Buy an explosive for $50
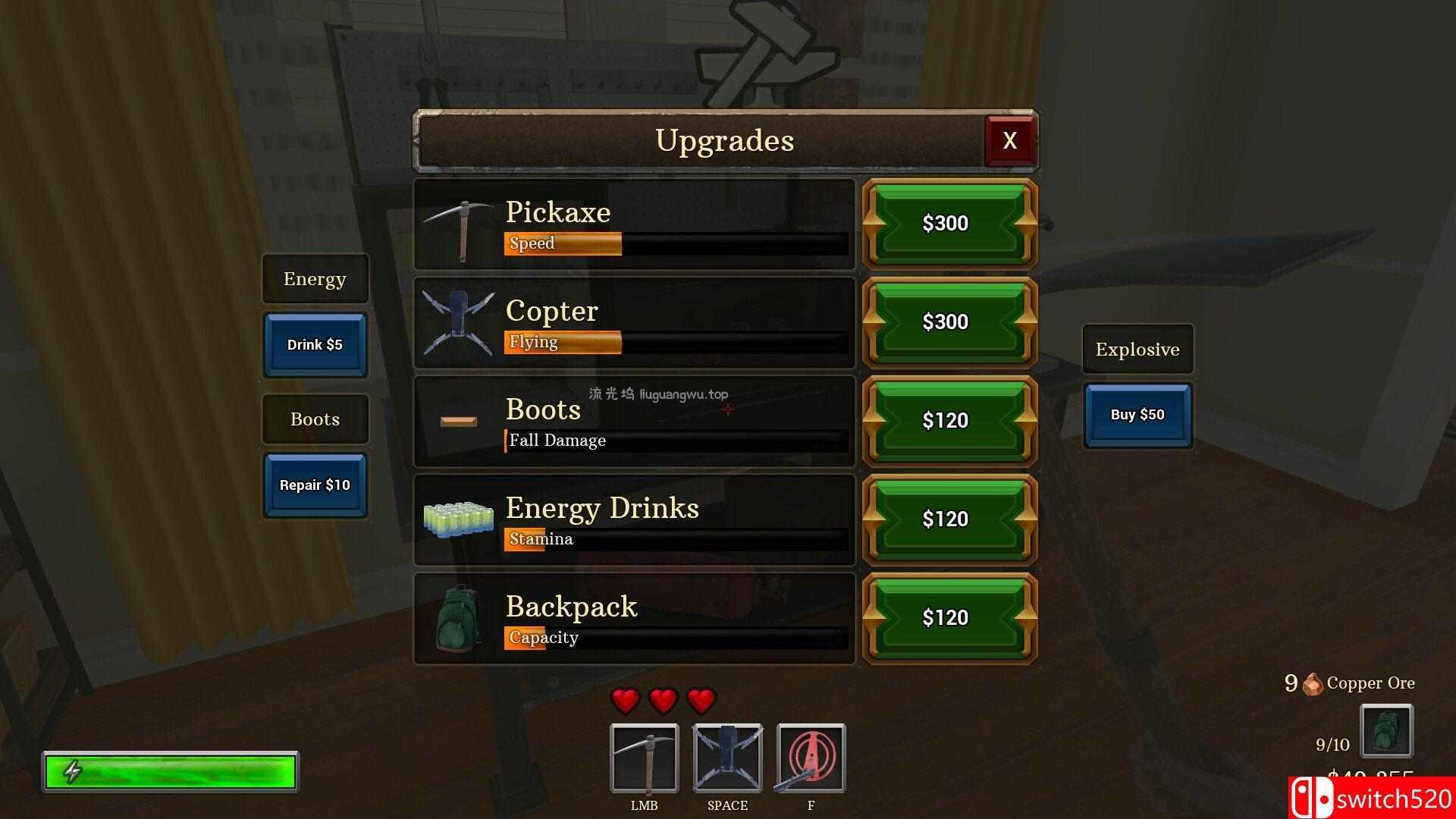Viewport: 1456px width, 819px height. [x=1137, y=415]
